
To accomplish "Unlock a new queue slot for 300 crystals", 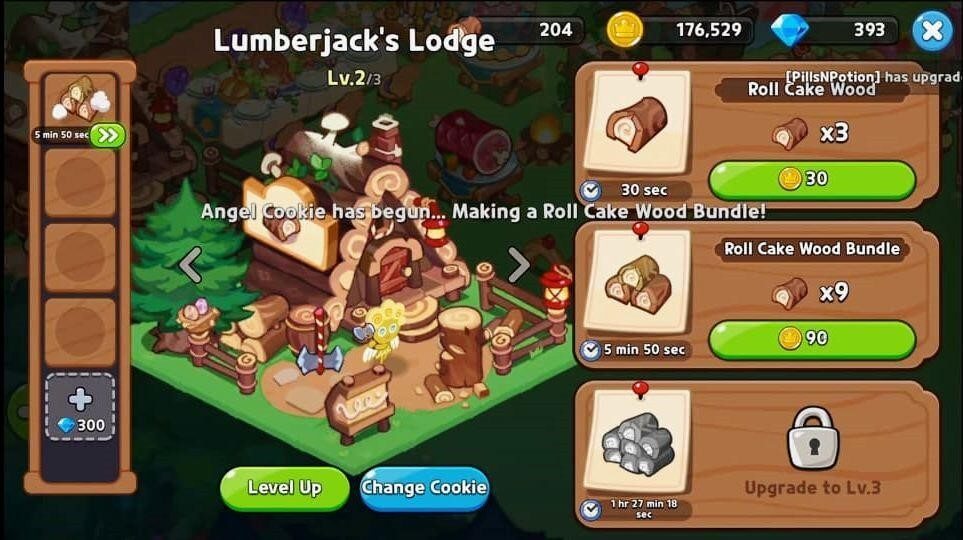I will (80, 408).
